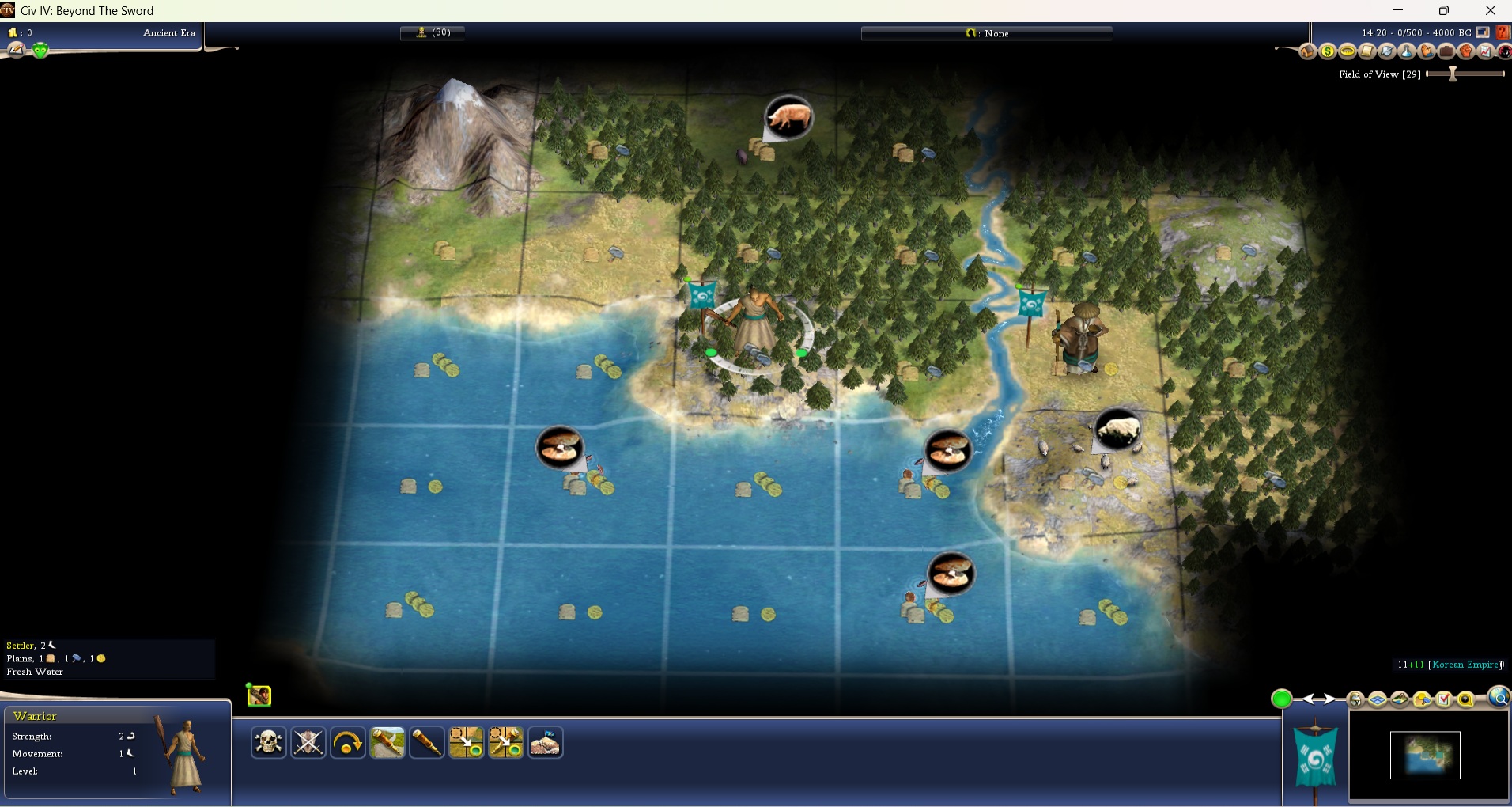Open the Military Advisor fist icon

pyautogui.click(x=1466, y=52)
